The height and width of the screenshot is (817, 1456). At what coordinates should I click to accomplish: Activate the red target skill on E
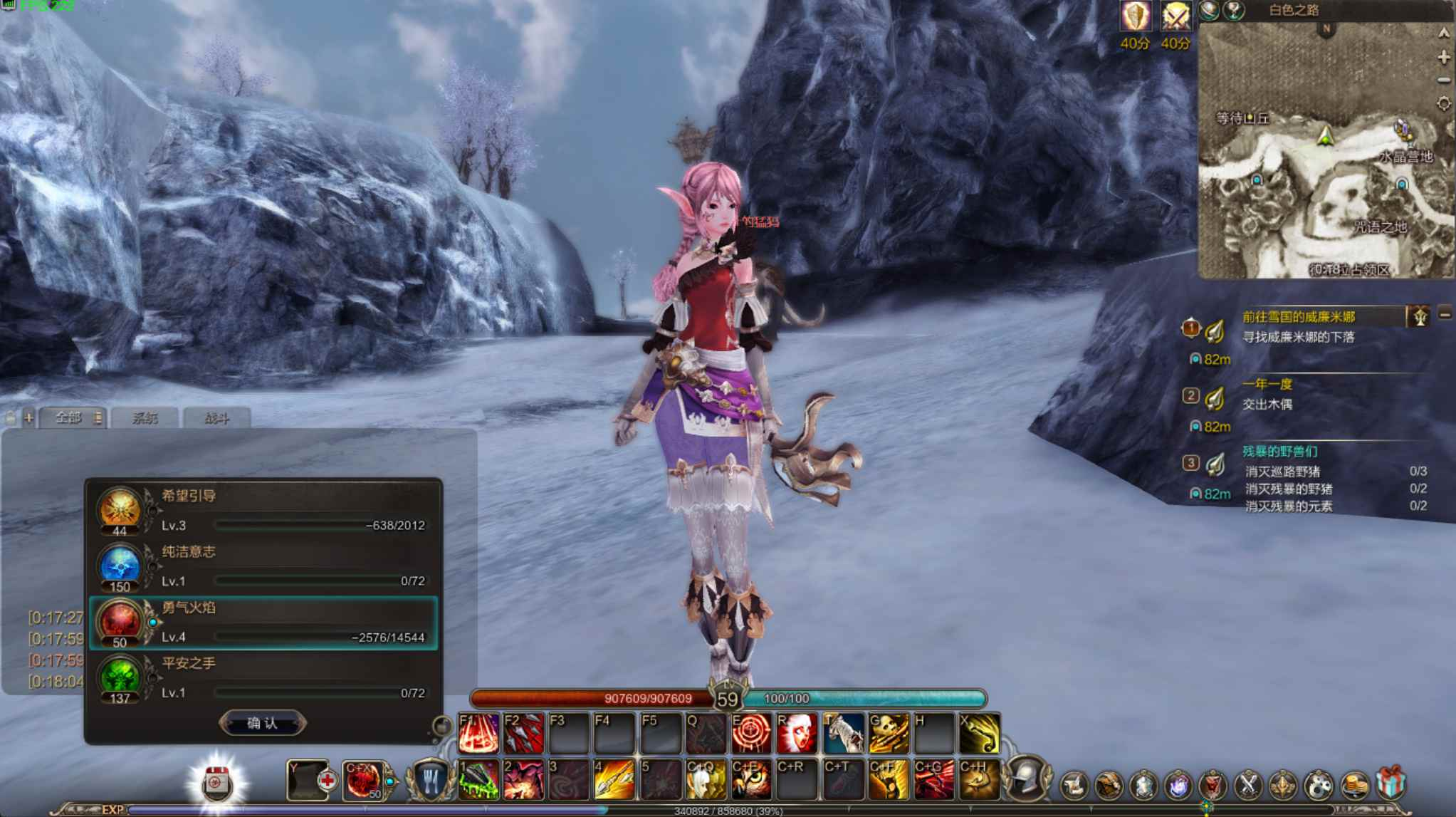(x=751, y=734)
